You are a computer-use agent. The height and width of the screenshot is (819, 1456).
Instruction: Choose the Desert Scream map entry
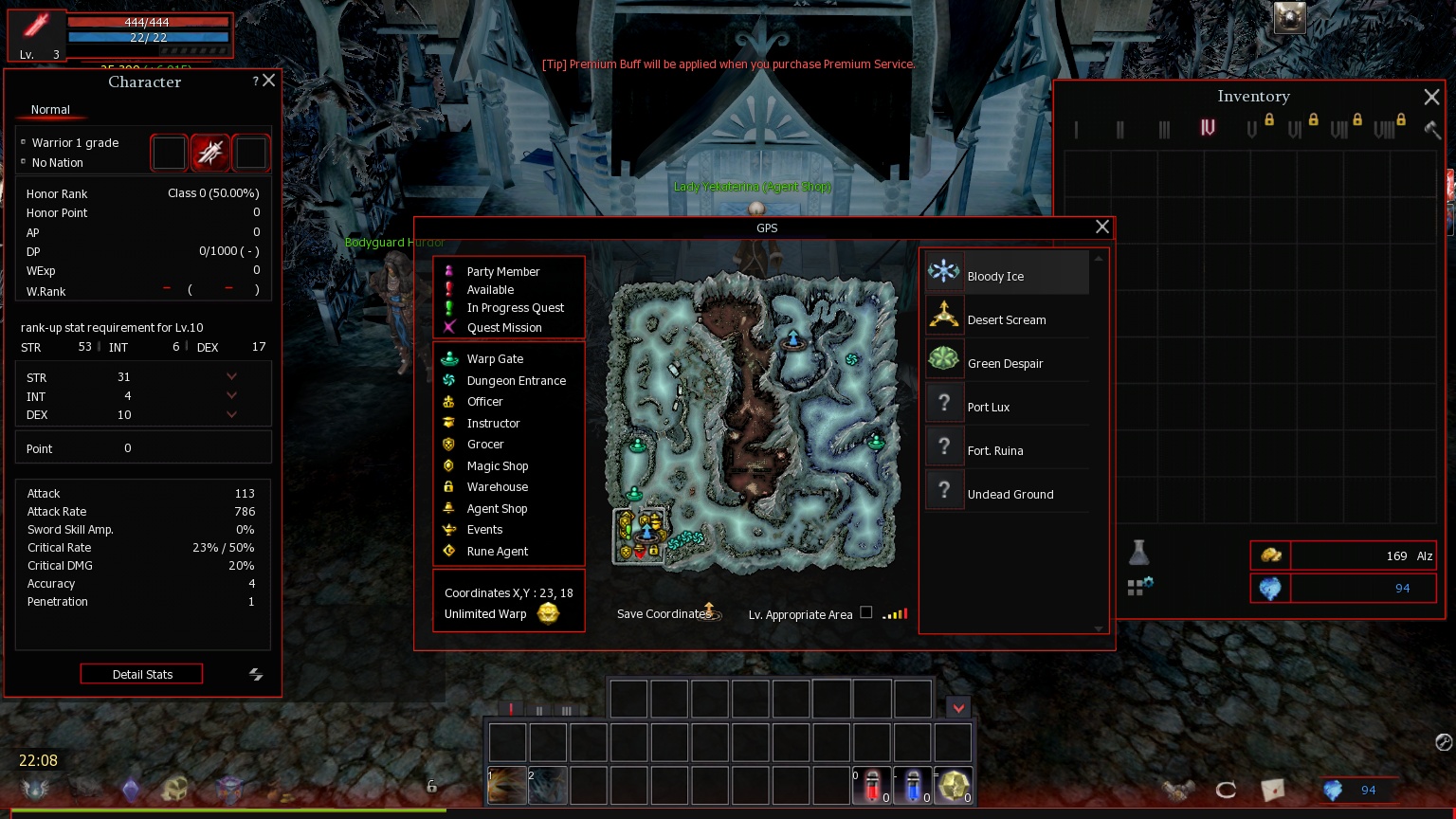(1006, 319)
